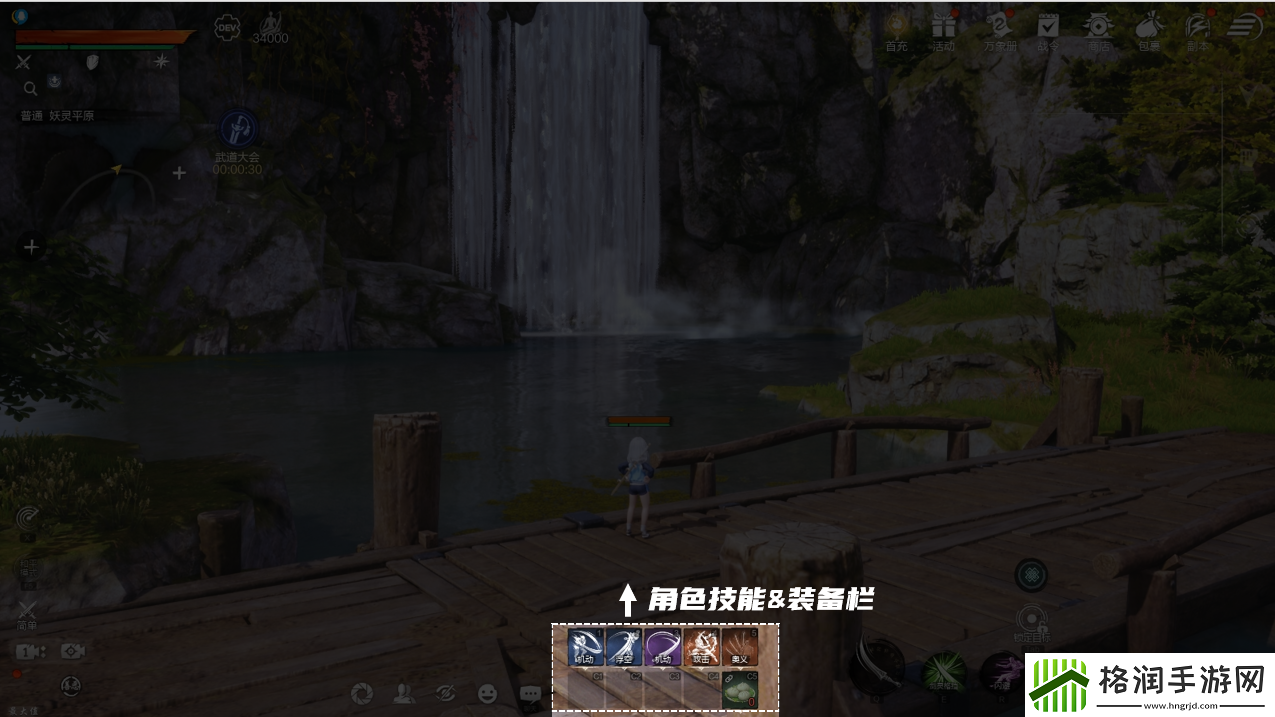The height and width of the screenshot is (717, 1275).
Task: Open the 副本 dungeon menu
Action: tap(1197, 27)
